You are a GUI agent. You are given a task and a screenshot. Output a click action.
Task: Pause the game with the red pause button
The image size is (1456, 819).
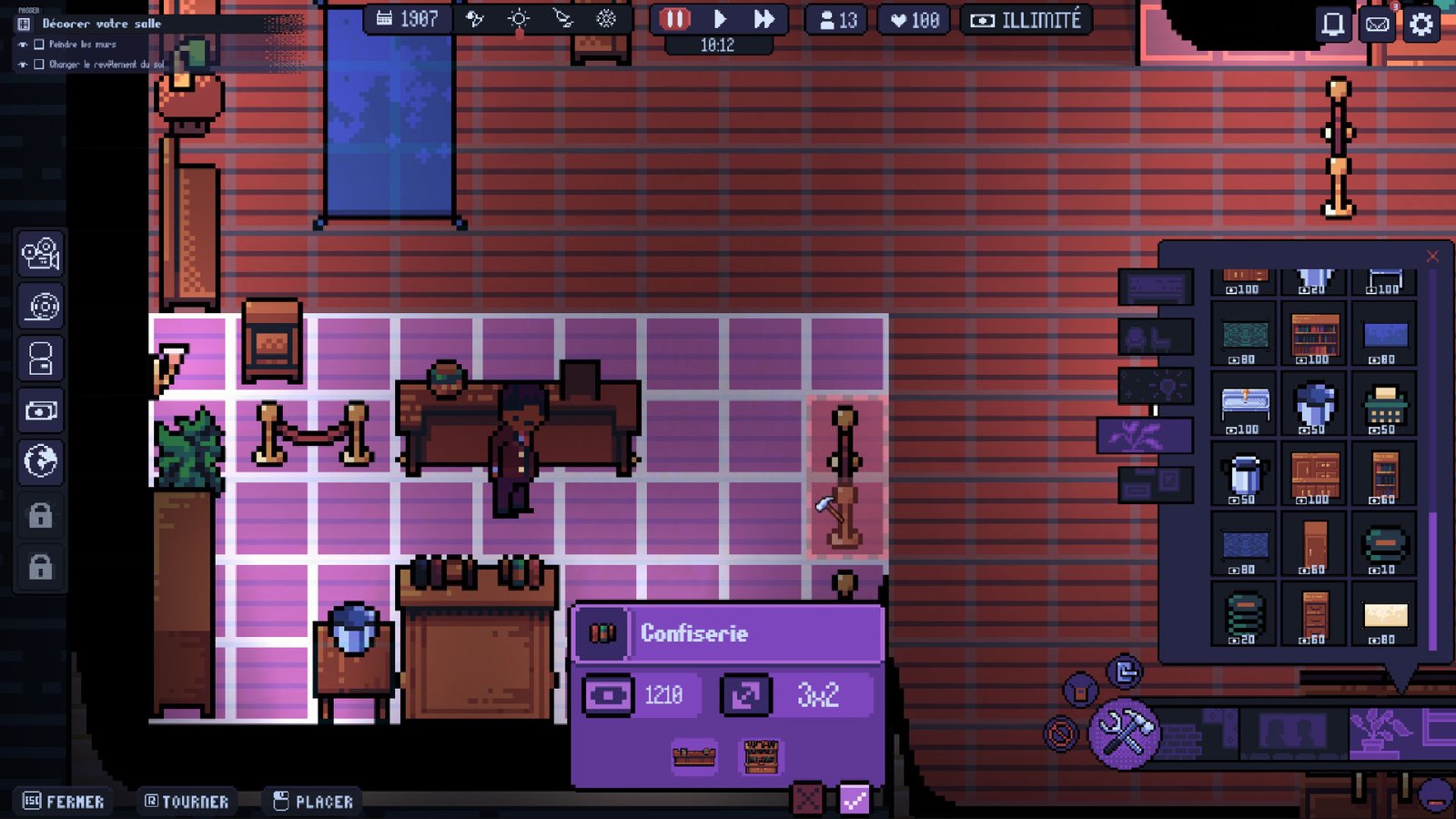pos(674,19)
